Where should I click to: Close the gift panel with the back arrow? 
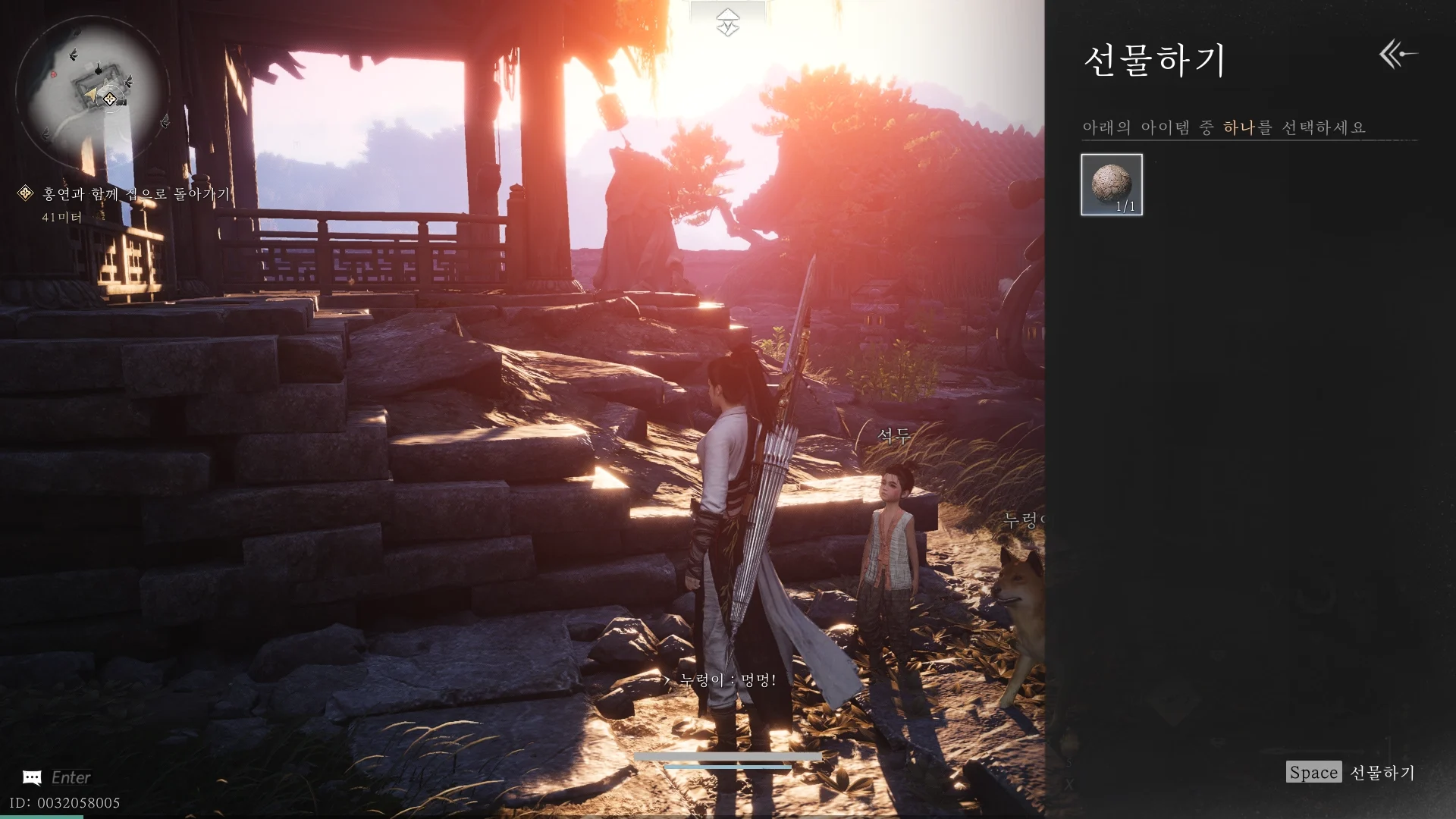point(1398,55)
